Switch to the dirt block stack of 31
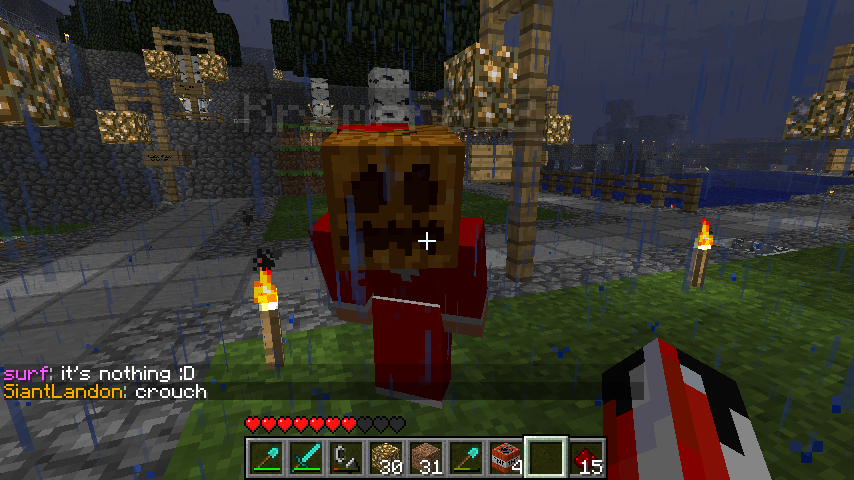Viewport: 854px width, 480px height. point(425,457)
